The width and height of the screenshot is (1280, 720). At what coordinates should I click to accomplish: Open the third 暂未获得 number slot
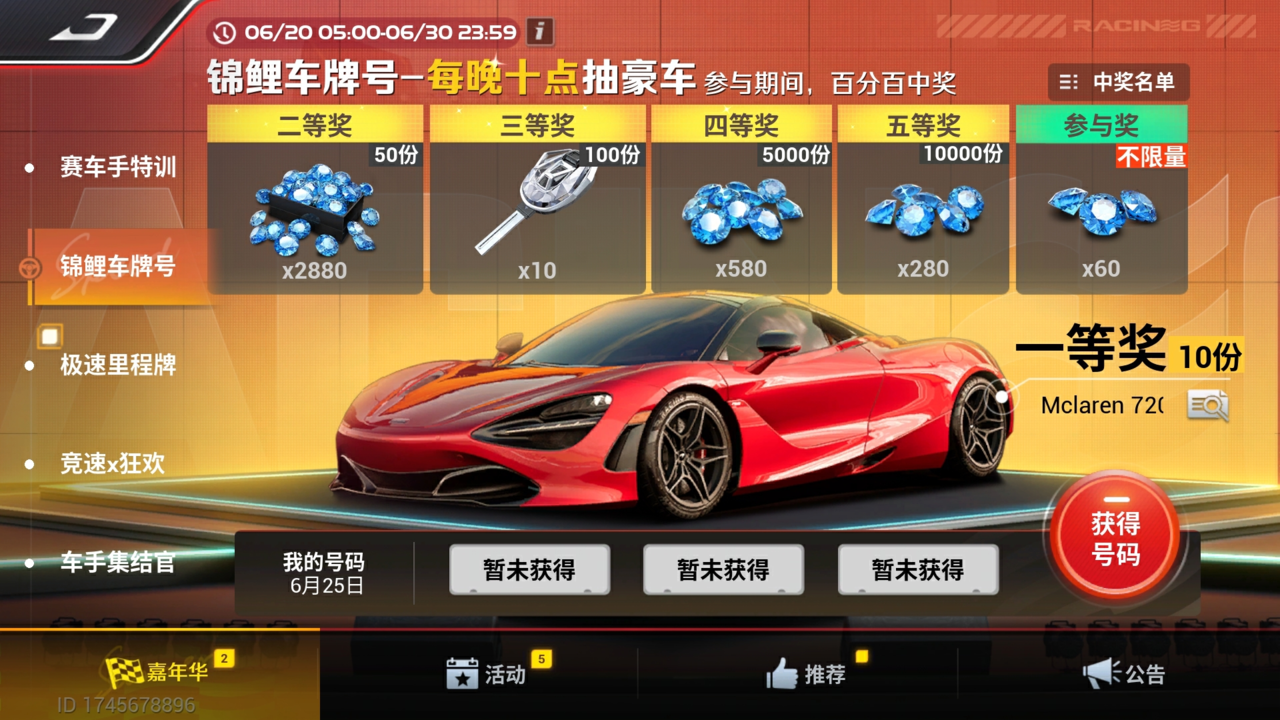coord(917,569)
